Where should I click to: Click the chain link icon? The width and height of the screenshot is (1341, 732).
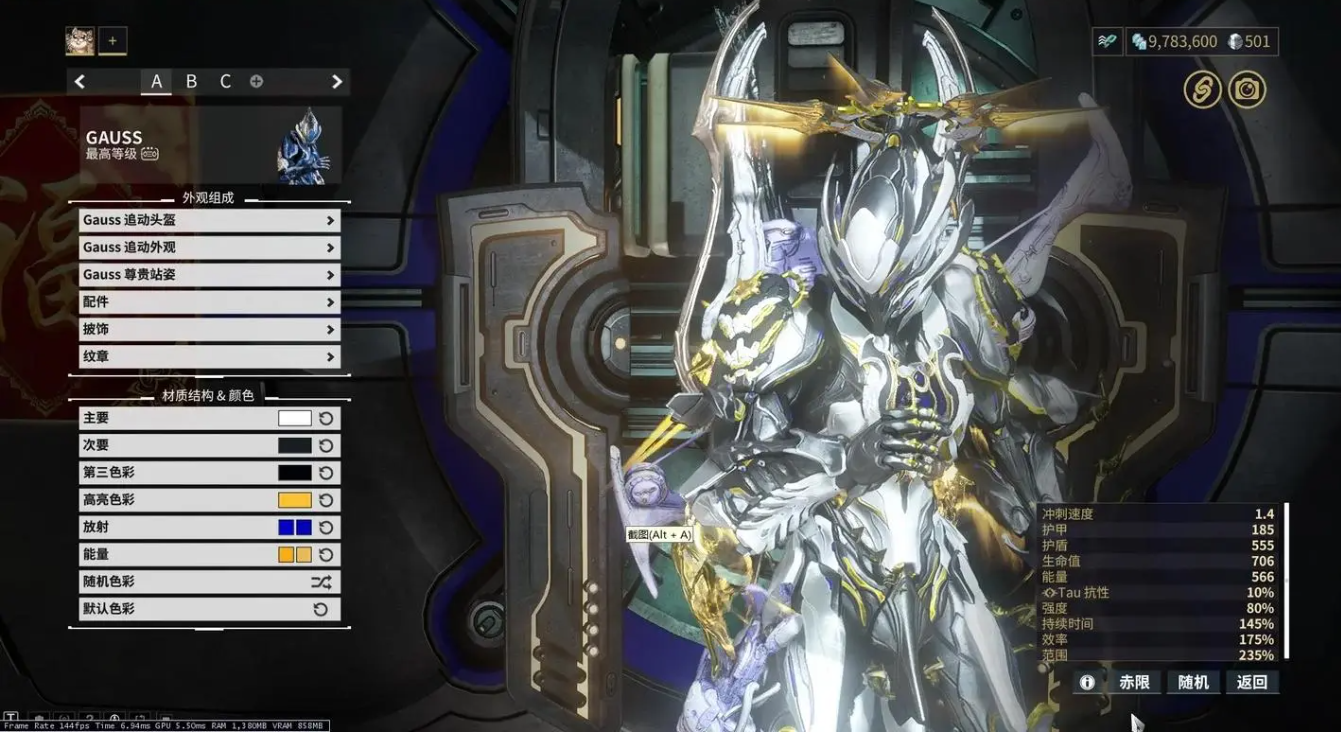coord(1203,90)
